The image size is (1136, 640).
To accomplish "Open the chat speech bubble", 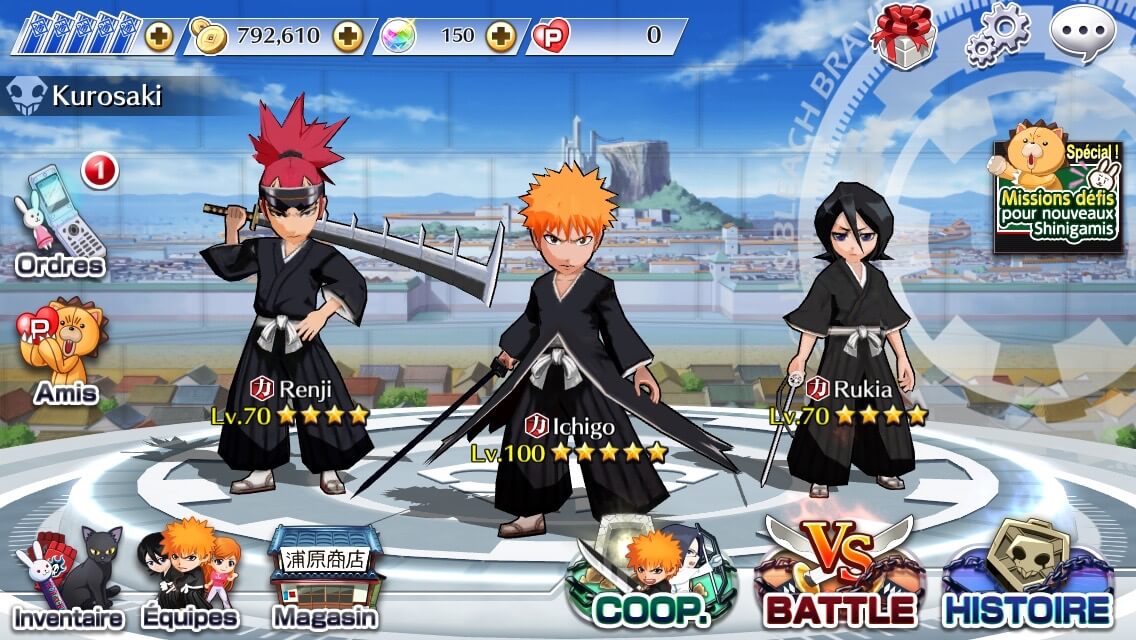I will (1083, 34).
